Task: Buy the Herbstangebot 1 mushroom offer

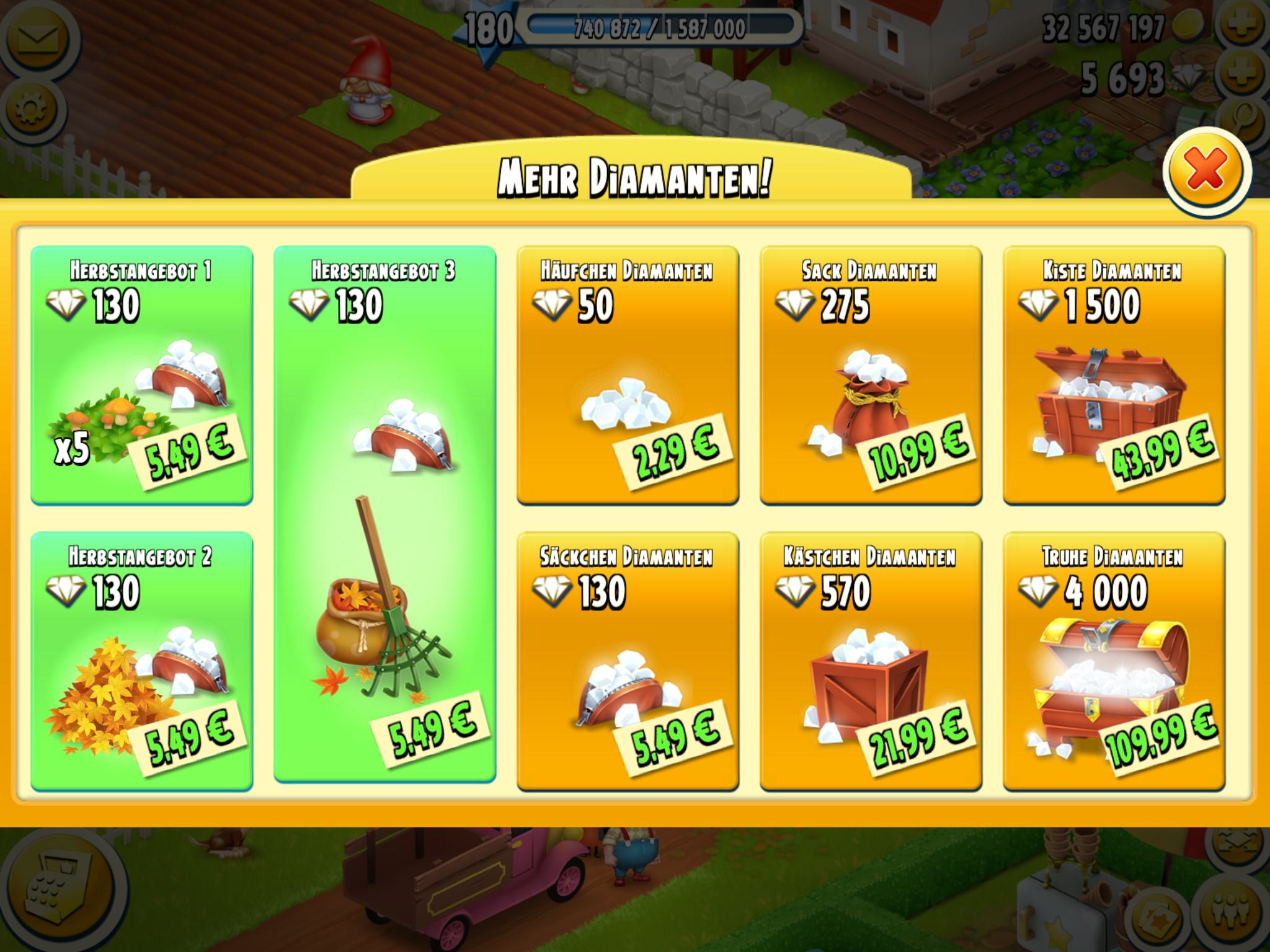Action: click(x=142, y=375)
